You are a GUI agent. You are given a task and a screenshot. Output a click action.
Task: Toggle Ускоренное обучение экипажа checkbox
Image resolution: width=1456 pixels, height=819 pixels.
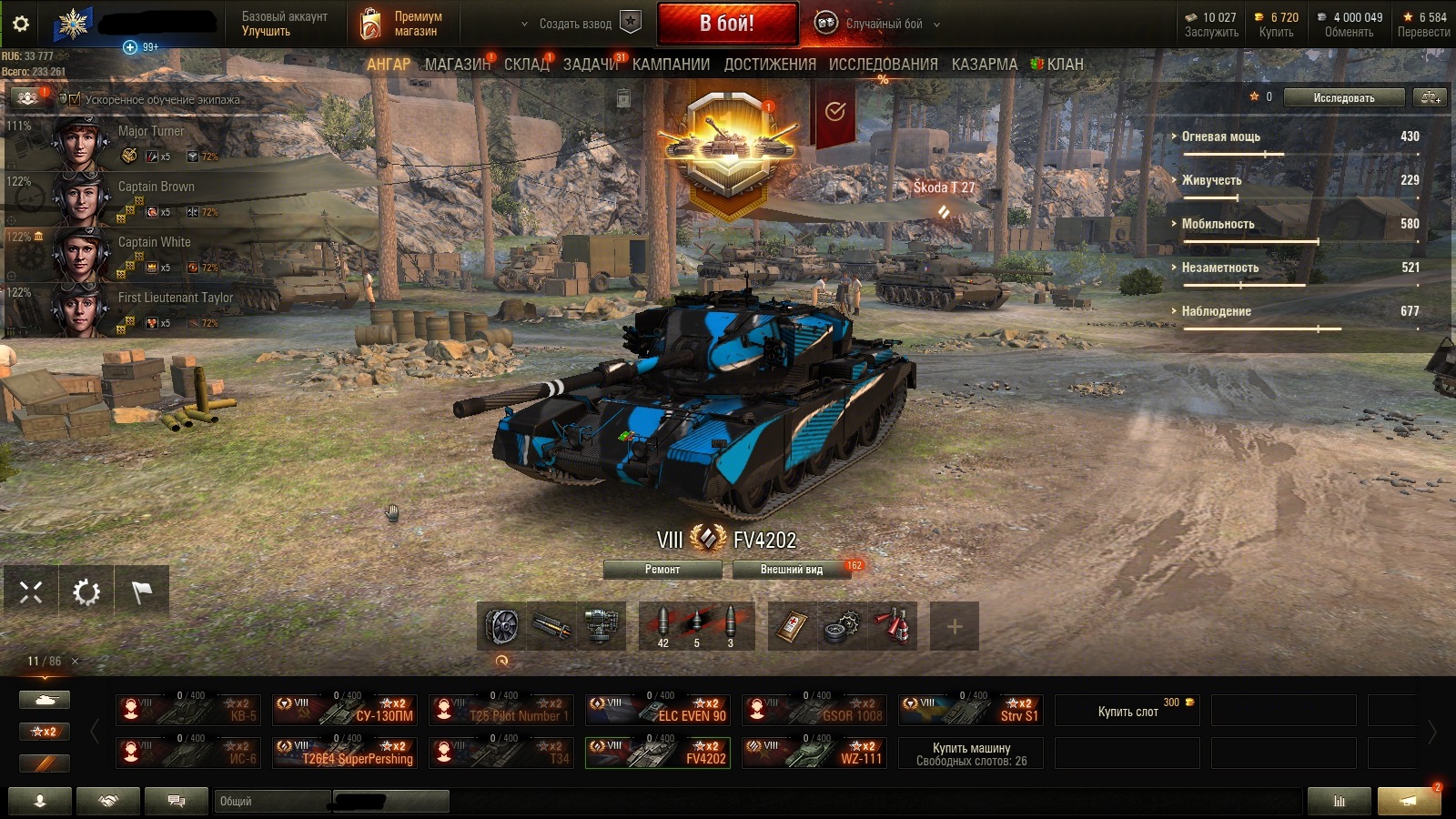pos(75,99)
